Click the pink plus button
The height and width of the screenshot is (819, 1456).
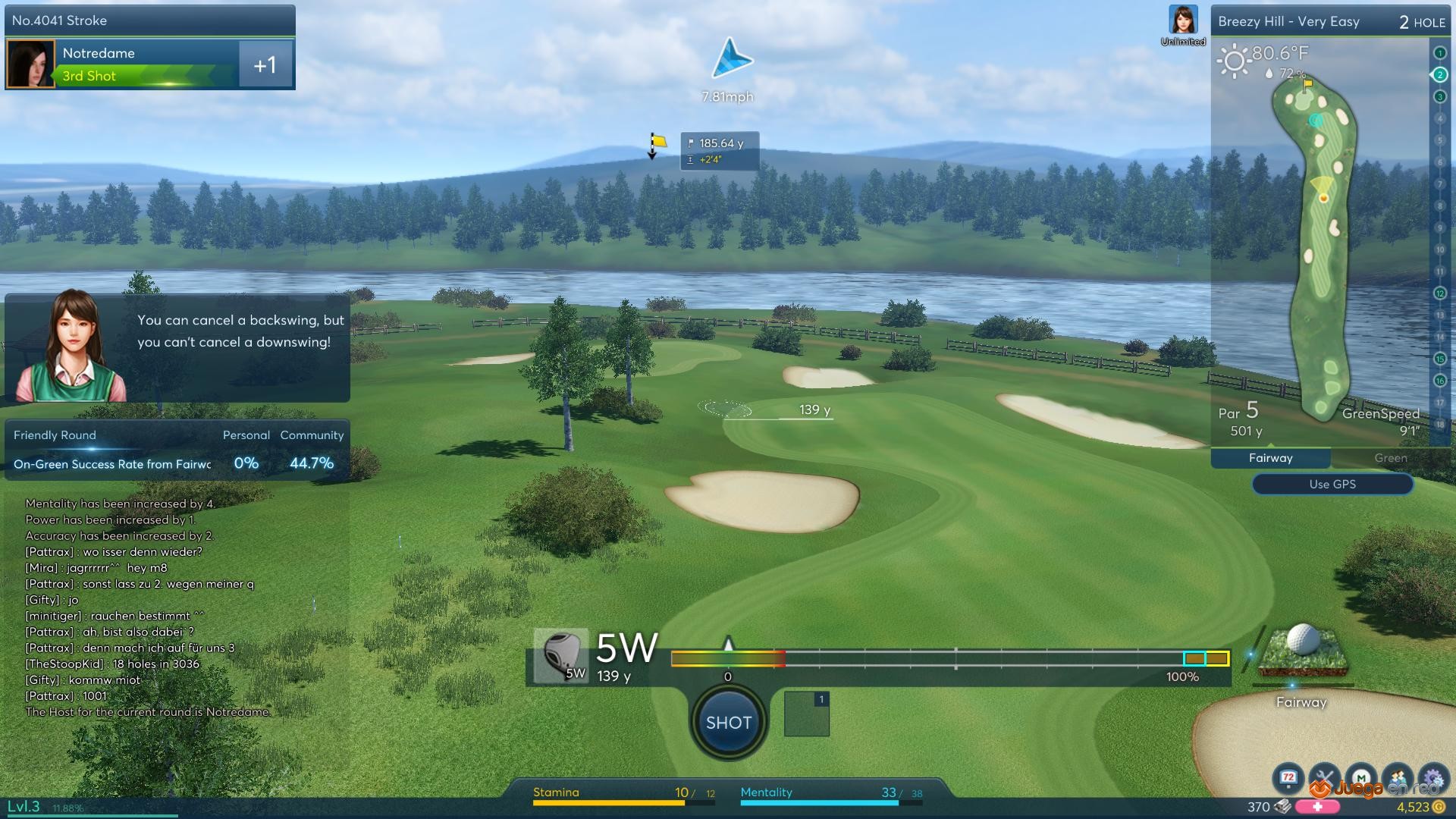(1317, 807)
